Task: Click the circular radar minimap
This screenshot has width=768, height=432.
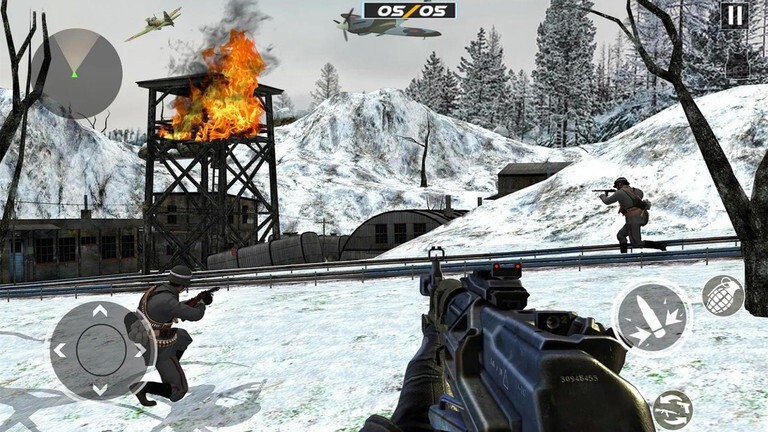Action: (75, 73)
